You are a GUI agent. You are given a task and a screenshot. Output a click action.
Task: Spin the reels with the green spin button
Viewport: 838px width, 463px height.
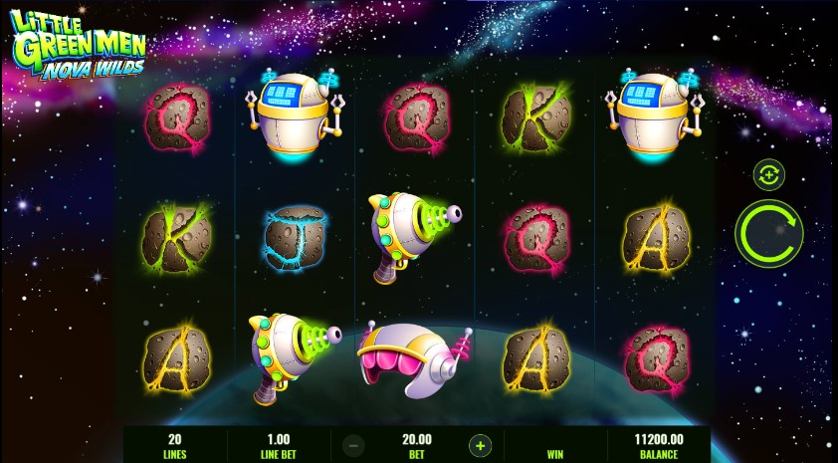pyautogui.click(x=768, y=232)
